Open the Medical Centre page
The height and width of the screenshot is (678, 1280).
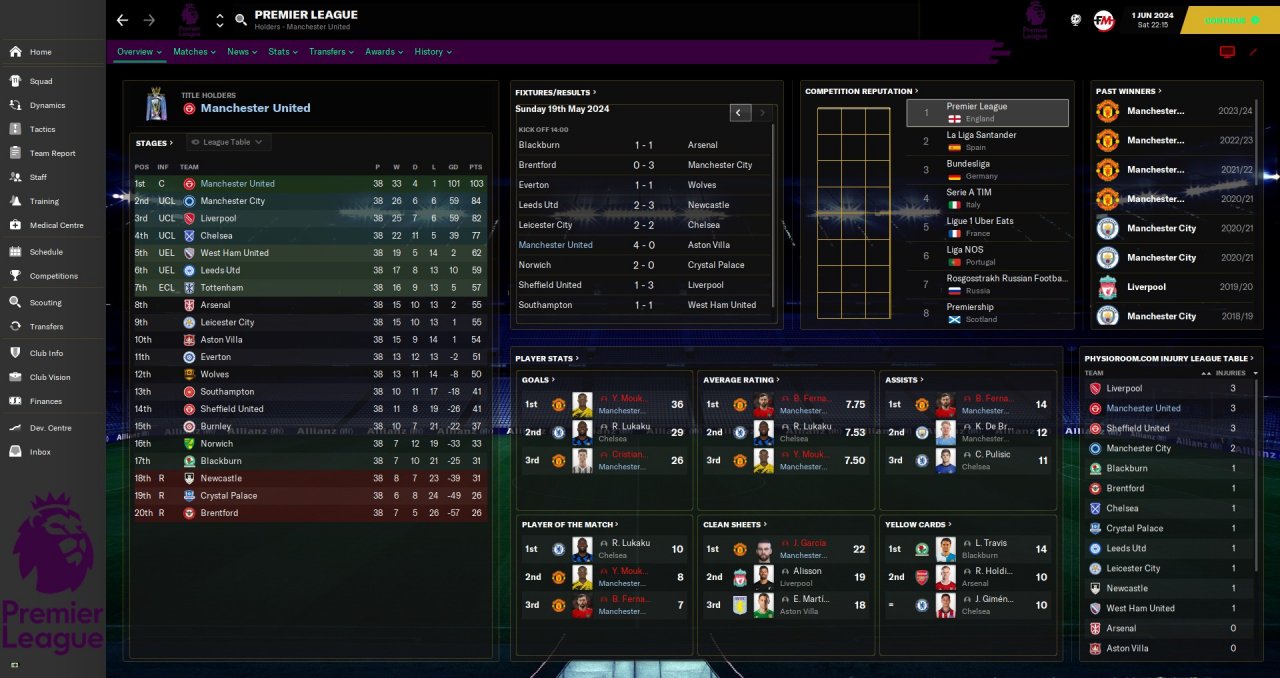(x=56, y=225)
